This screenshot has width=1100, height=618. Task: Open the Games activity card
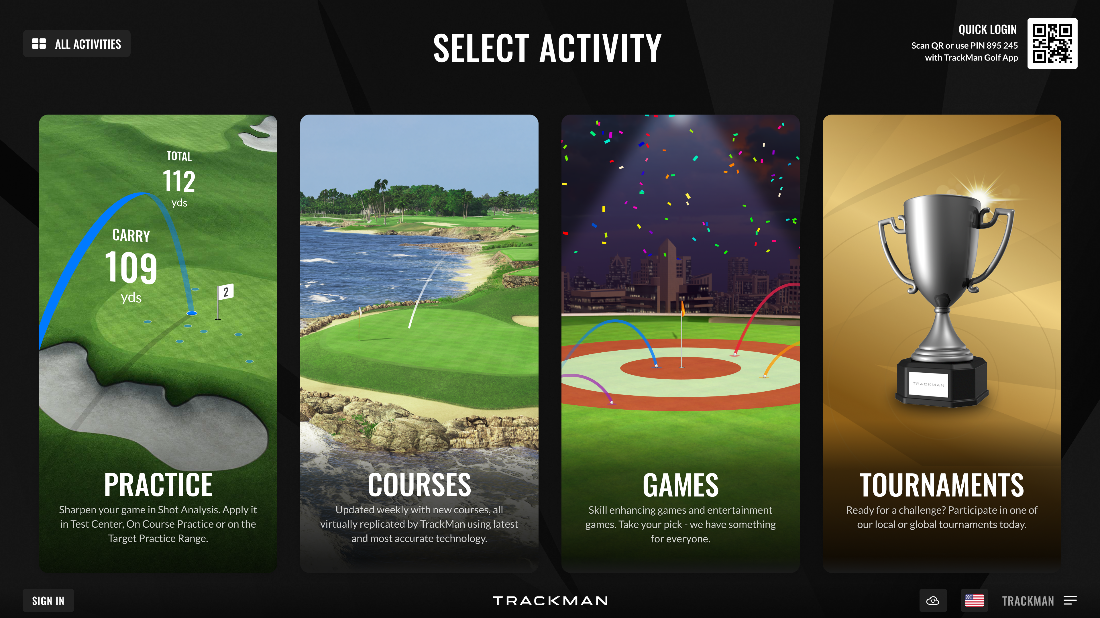coord(680,343)
